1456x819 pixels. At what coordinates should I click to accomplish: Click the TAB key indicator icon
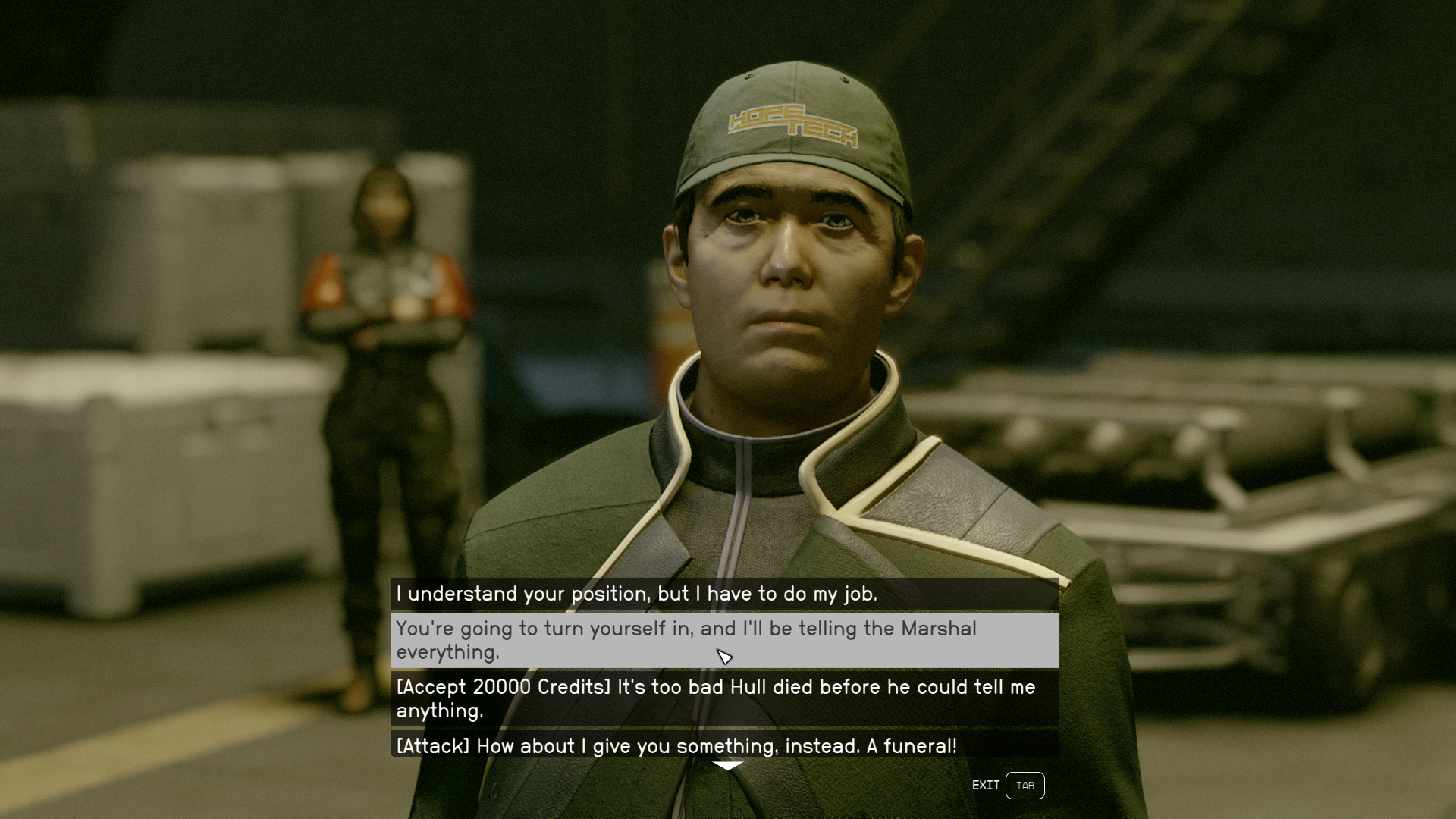[1025, 786]
